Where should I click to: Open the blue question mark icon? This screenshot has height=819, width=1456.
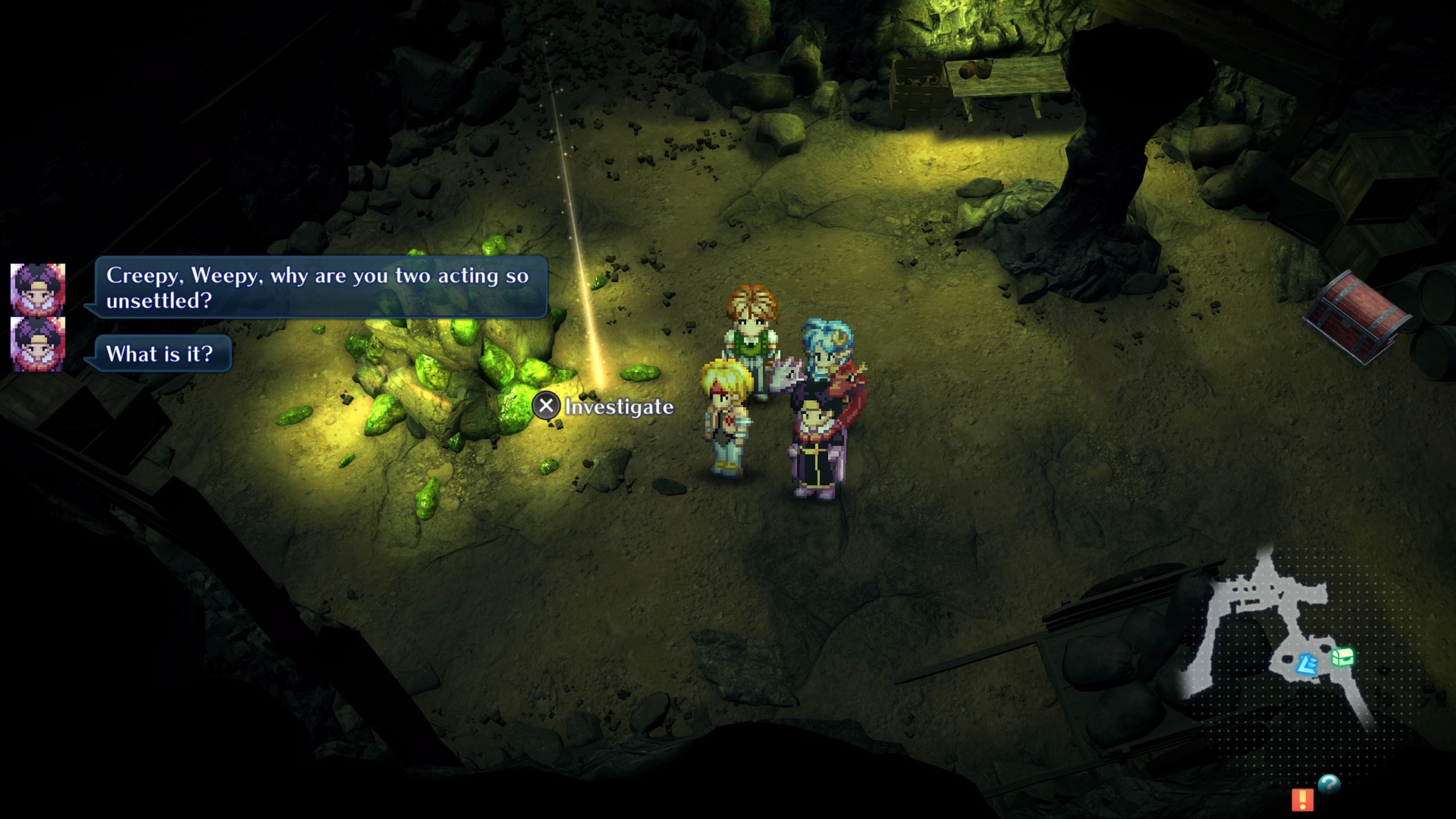click(x=1329, y=785)
